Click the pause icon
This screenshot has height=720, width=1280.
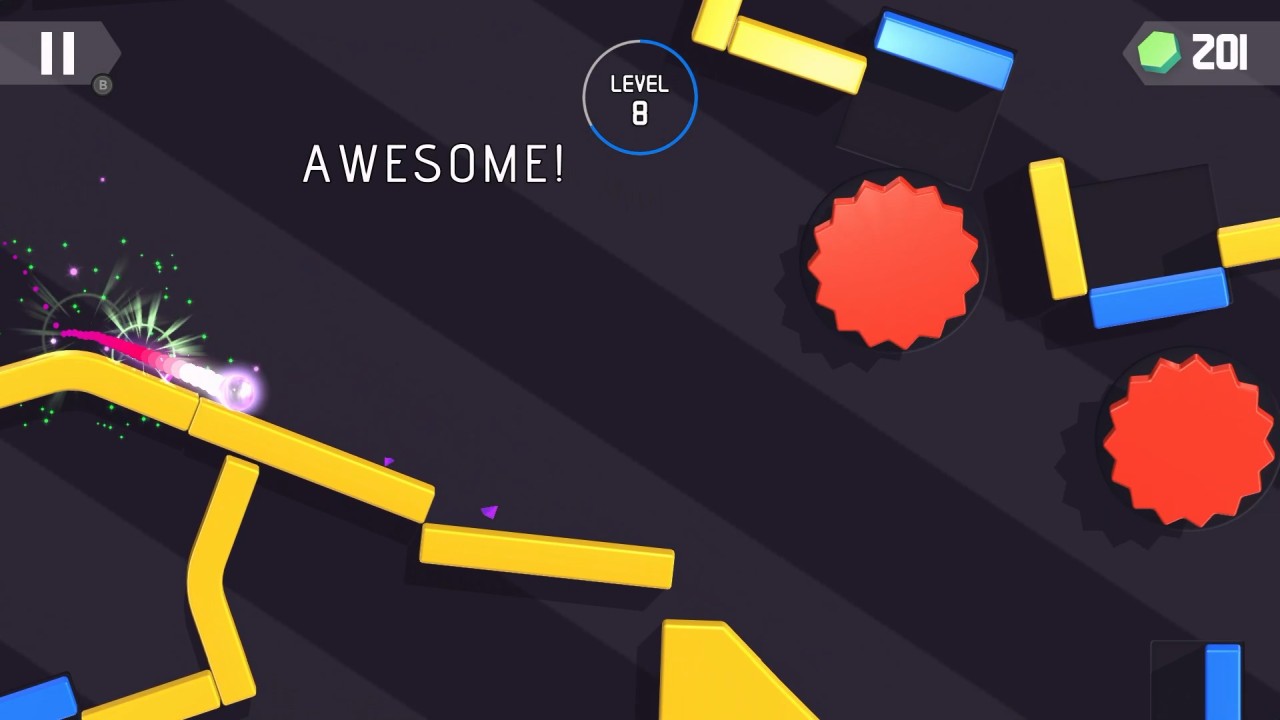57,53
